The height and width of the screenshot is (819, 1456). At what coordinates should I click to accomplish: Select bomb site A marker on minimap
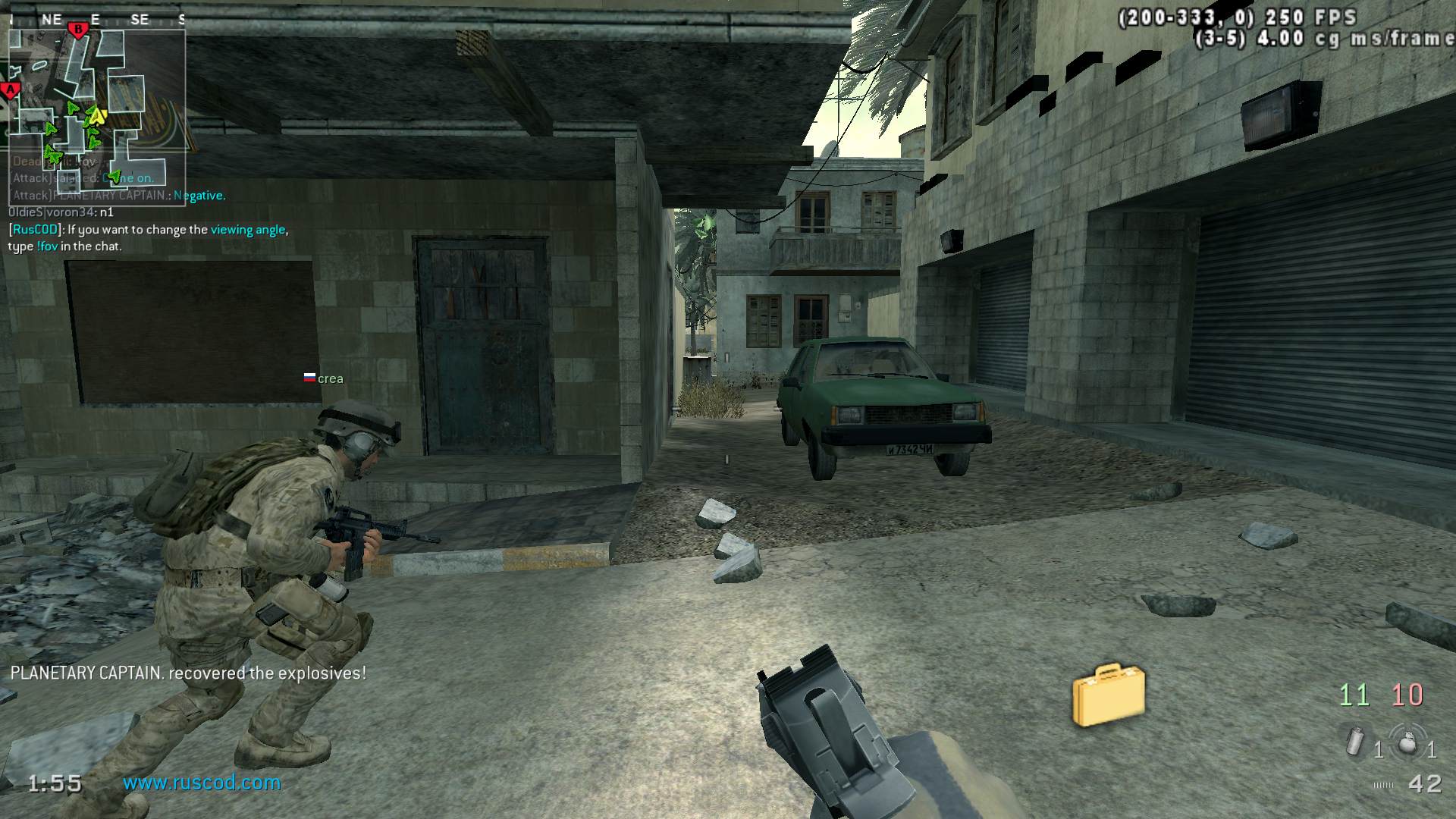[11, 91]
